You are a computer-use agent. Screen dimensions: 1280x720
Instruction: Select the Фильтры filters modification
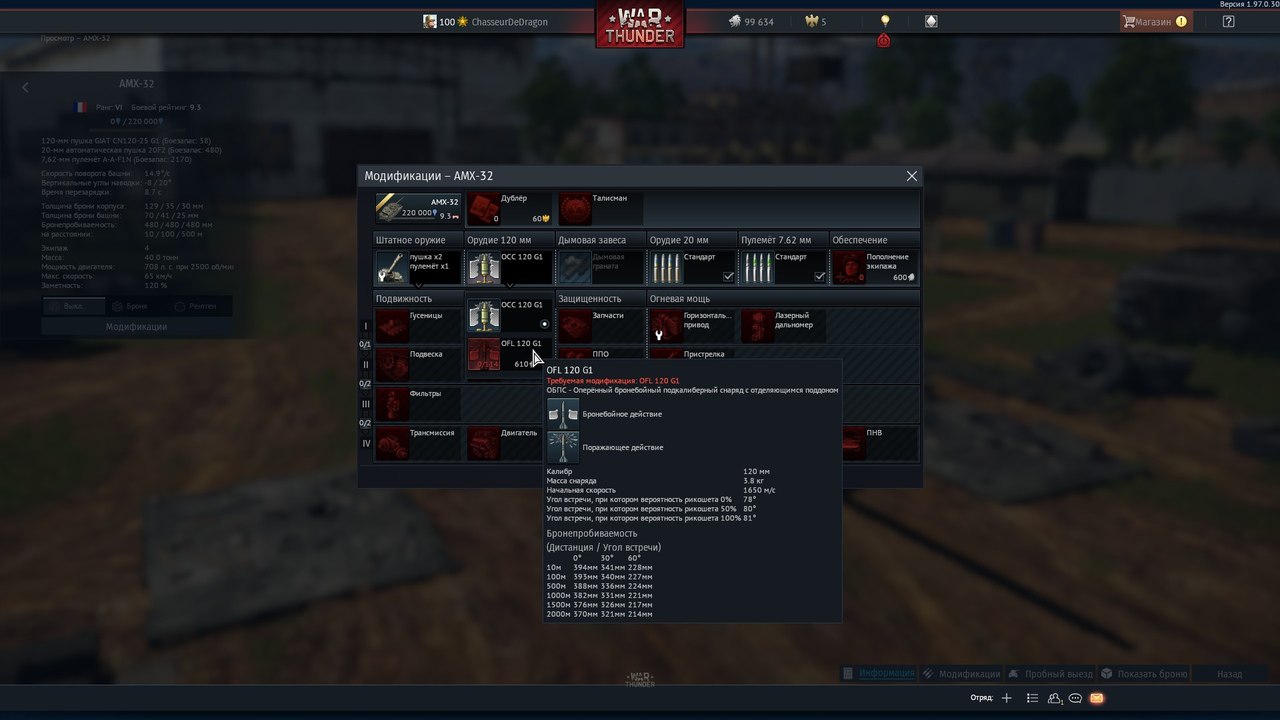[417, 403]
